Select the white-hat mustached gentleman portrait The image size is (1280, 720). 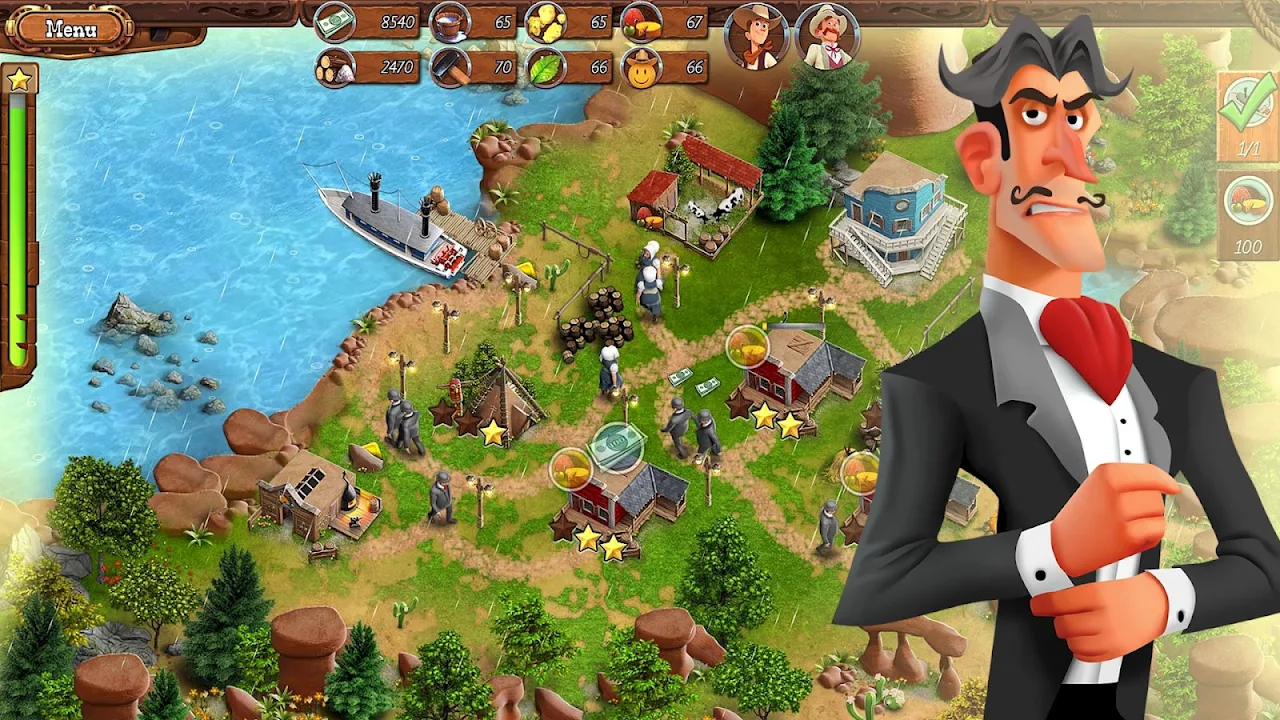827,36
